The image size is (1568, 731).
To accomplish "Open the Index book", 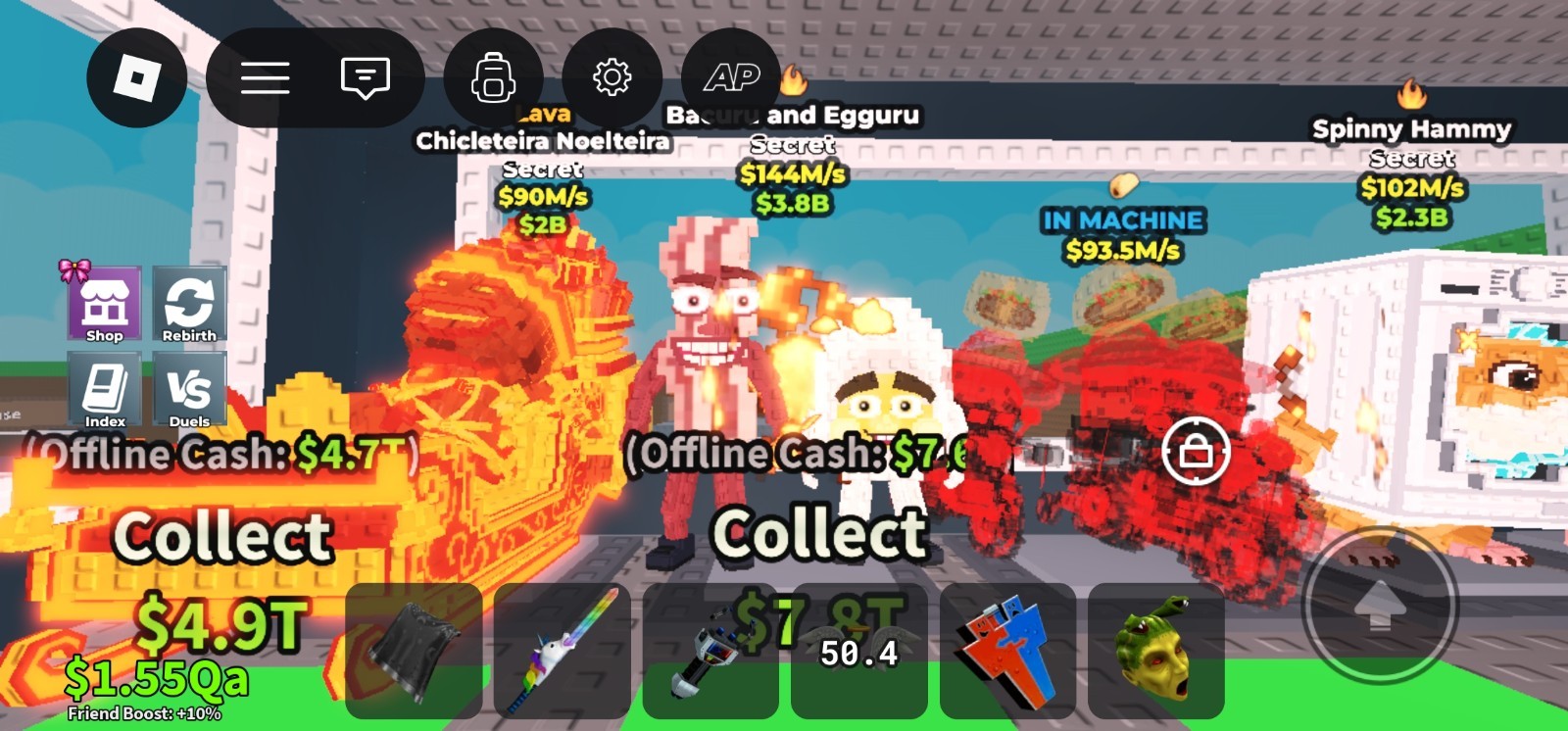I will tap(104, 390).
